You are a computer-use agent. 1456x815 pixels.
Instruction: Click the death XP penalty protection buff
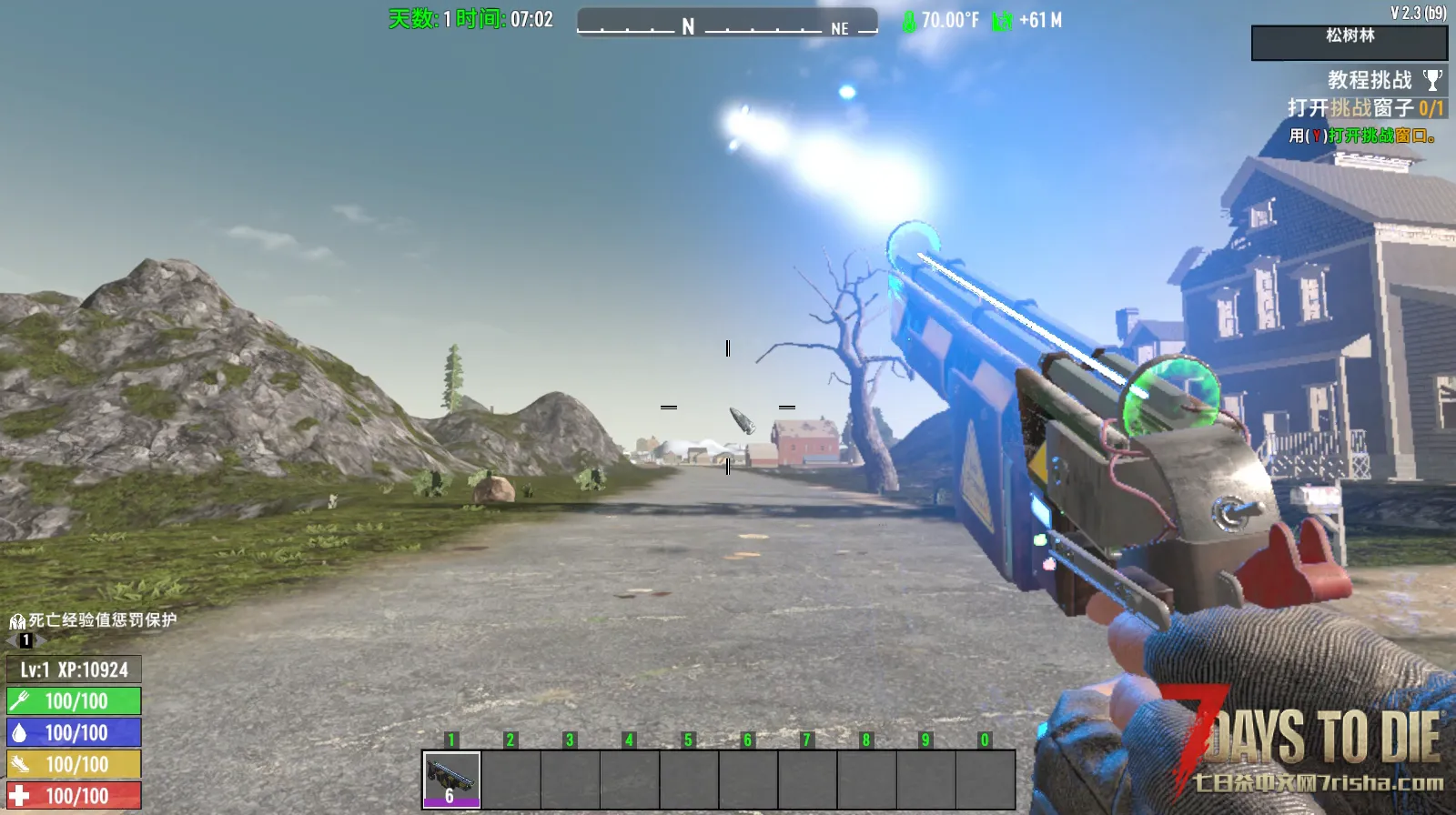(x=17, y=621)
